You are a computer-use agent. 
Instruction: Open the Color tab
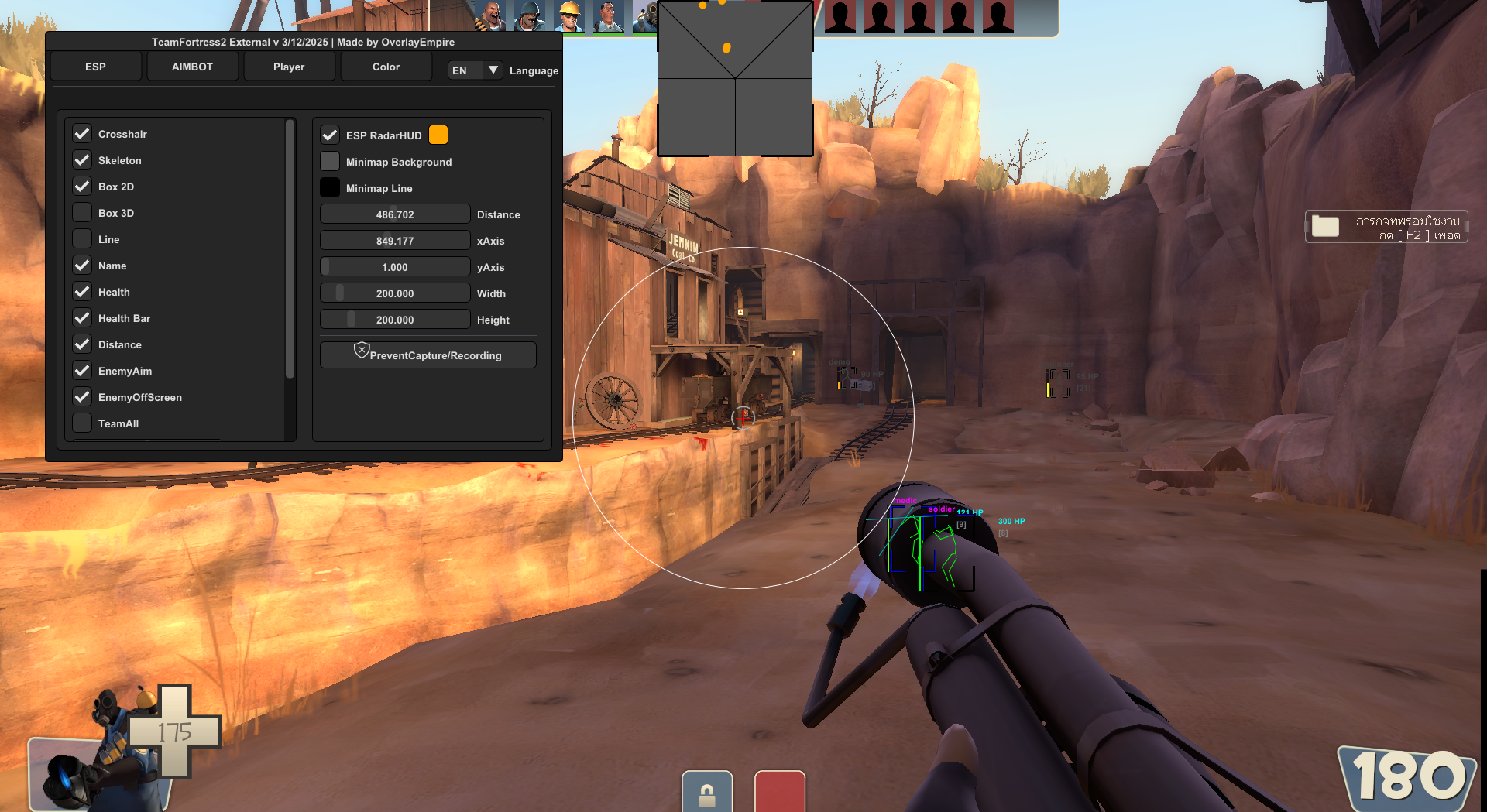(386, 67)
